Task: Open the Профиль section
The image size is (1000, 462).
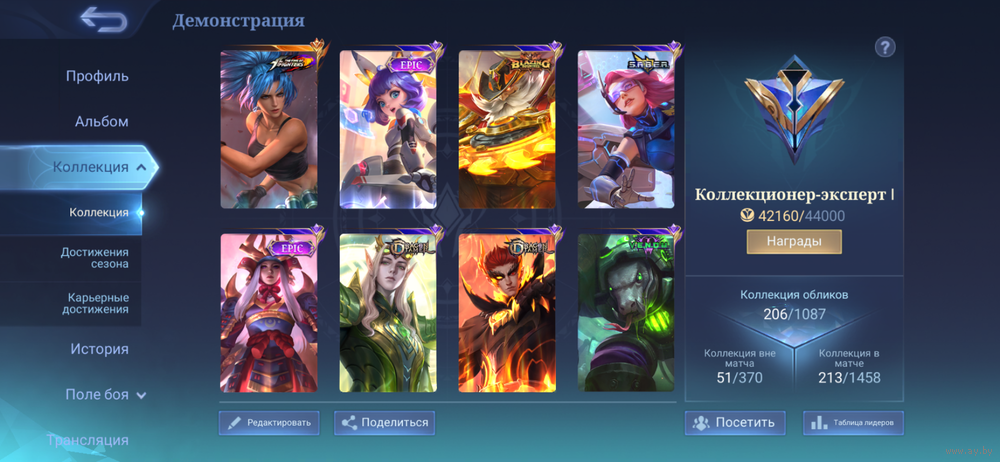Action: click(x=97, y=76)
